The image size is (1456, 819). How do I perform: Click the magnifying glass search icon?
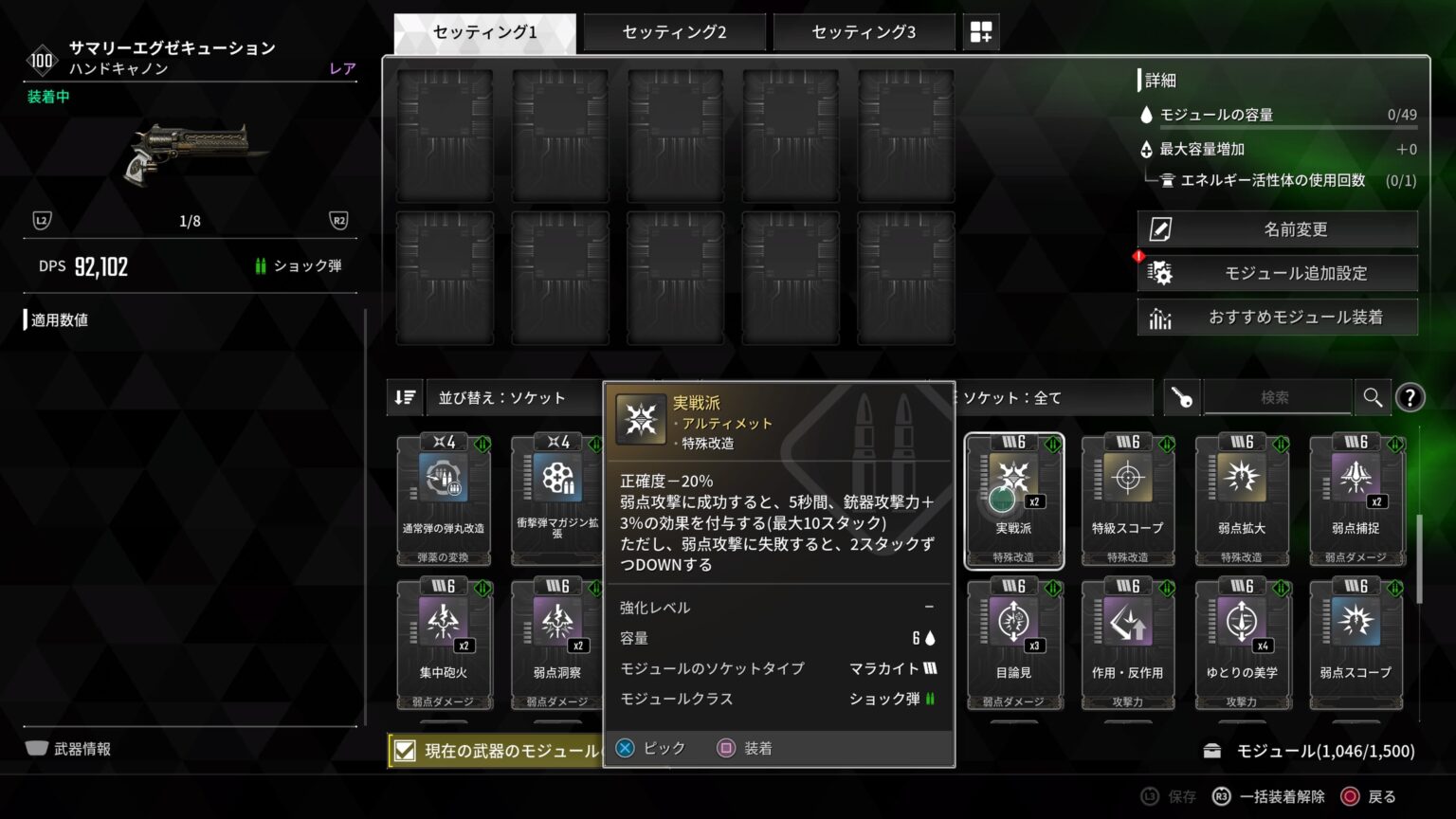click(x=1372, y=397)
